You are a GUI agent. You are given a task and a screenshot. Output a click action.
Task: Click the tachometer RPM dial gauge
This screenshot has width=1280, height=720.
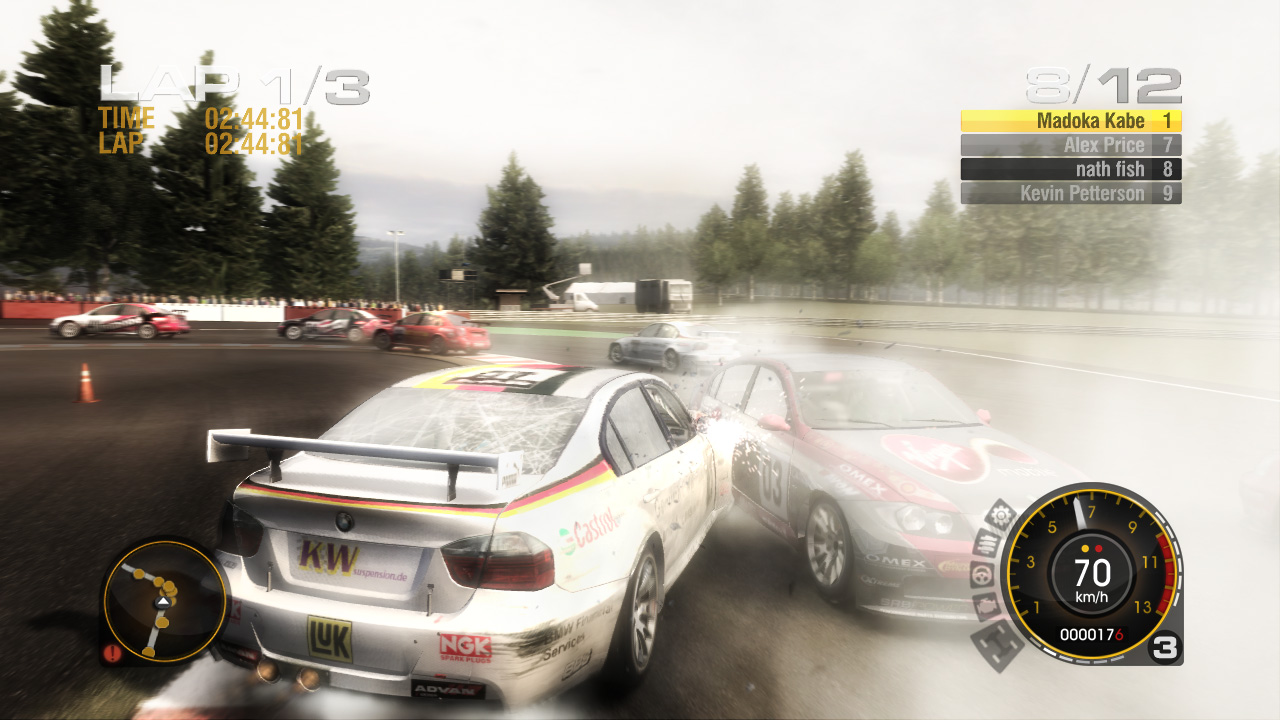pos(1093,575)
